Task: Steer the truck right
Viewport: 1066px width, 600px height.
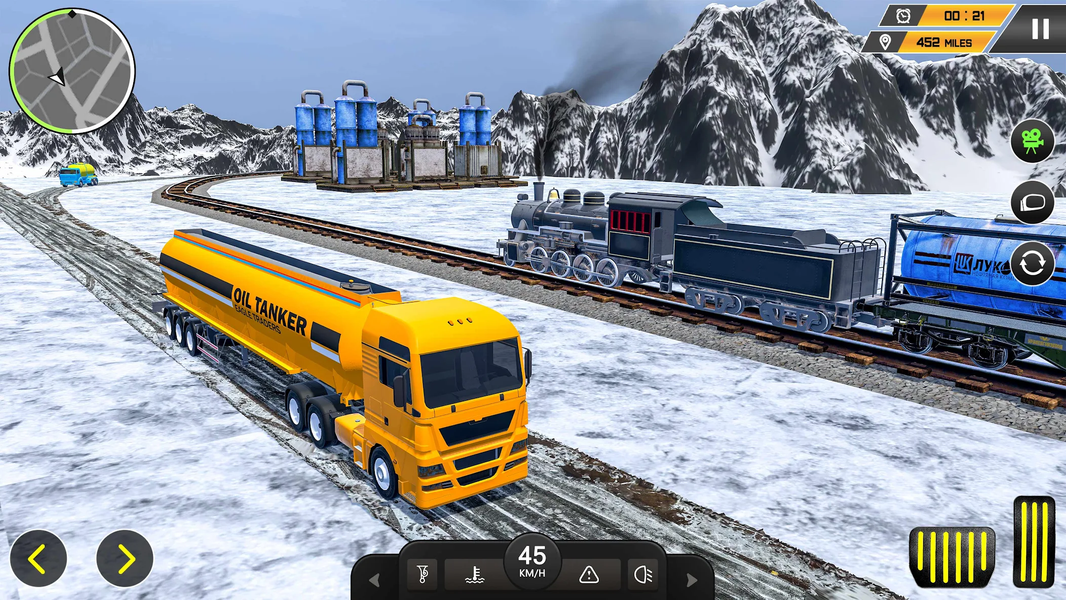Action: pos(125,559)
